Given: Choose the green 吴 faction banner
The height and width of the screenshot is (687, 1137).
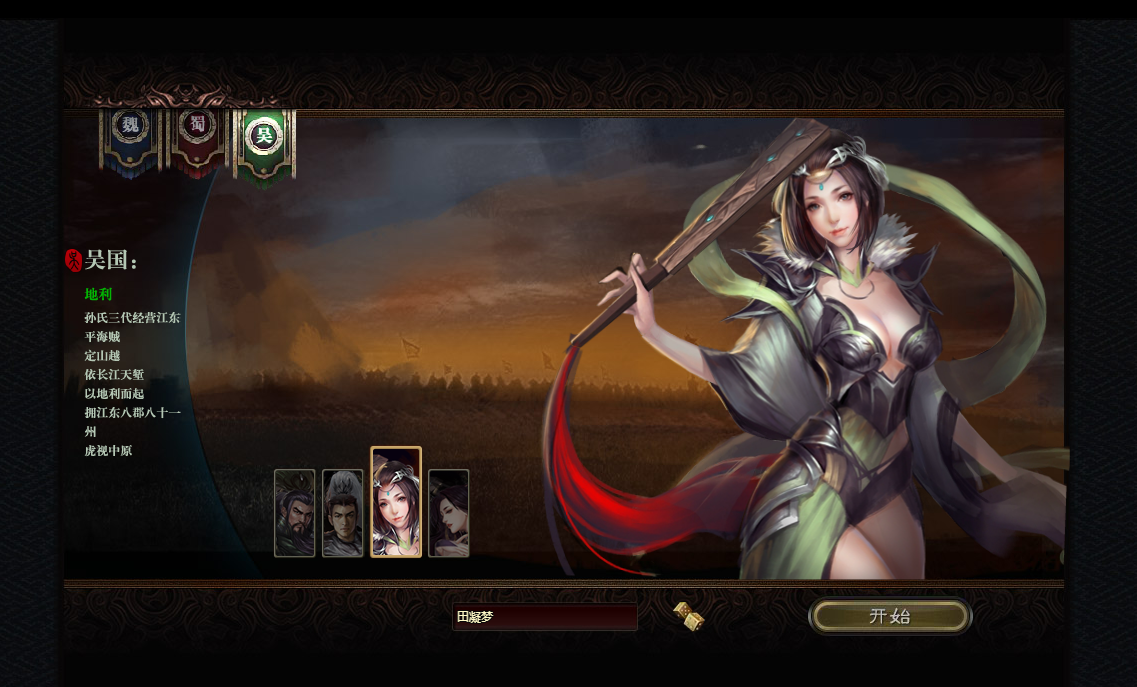Looking at the screenshot, I should [x=265, y=140].
